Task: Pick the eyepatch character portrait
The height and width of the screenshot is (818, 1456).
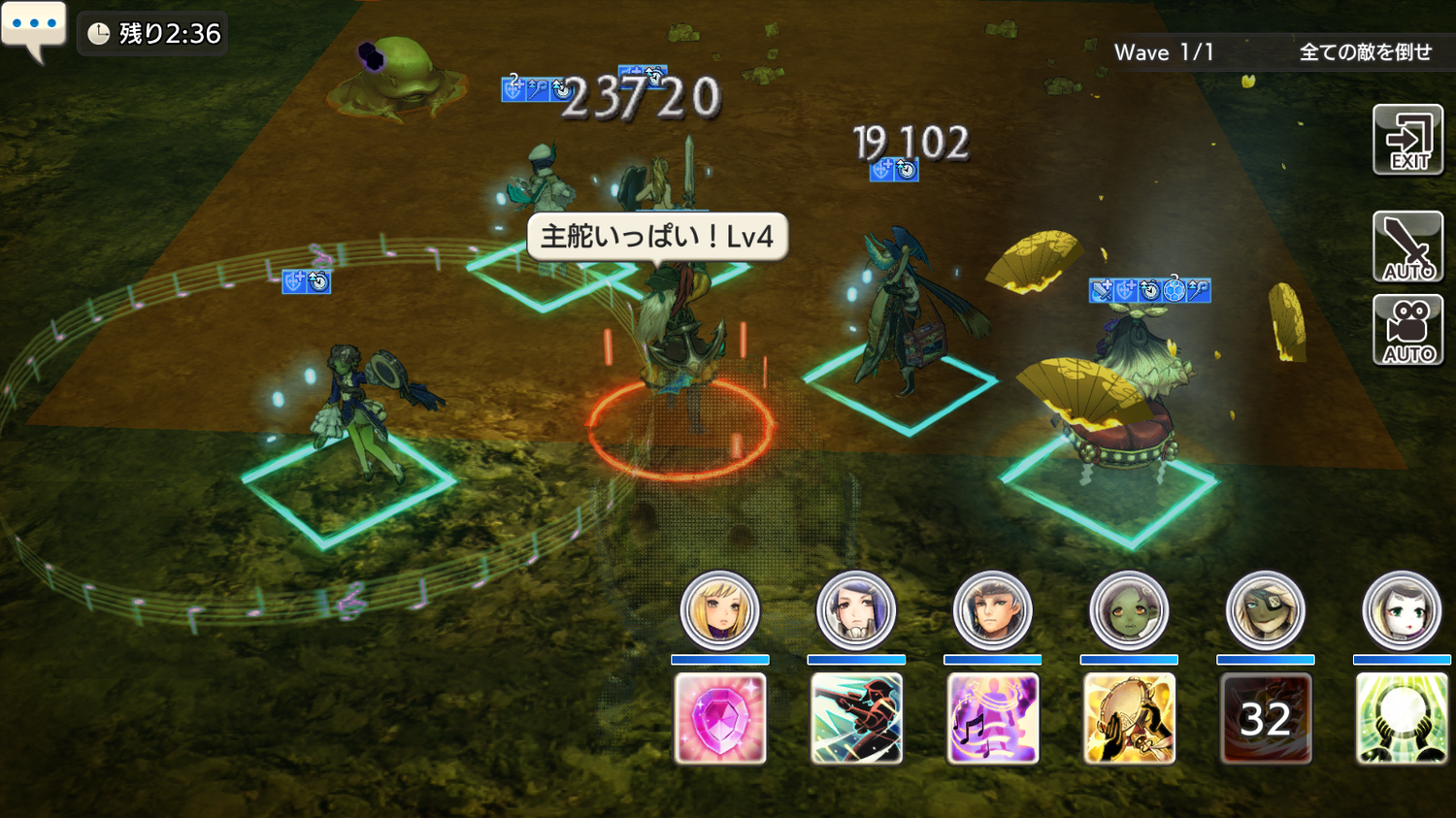Action: tap(1265, 610)
